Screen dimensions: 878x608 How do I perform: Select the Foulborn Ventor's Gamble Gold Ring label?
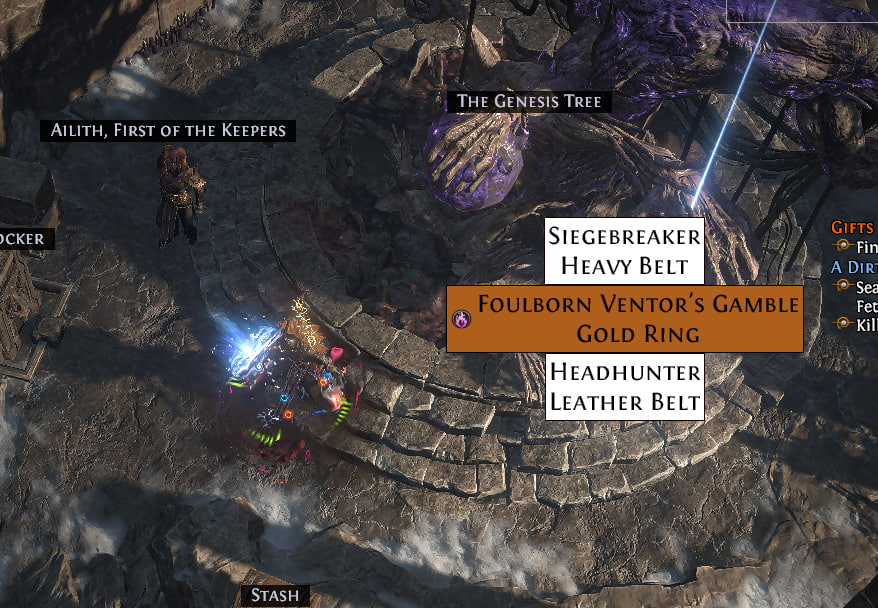[x=624, y=319]
